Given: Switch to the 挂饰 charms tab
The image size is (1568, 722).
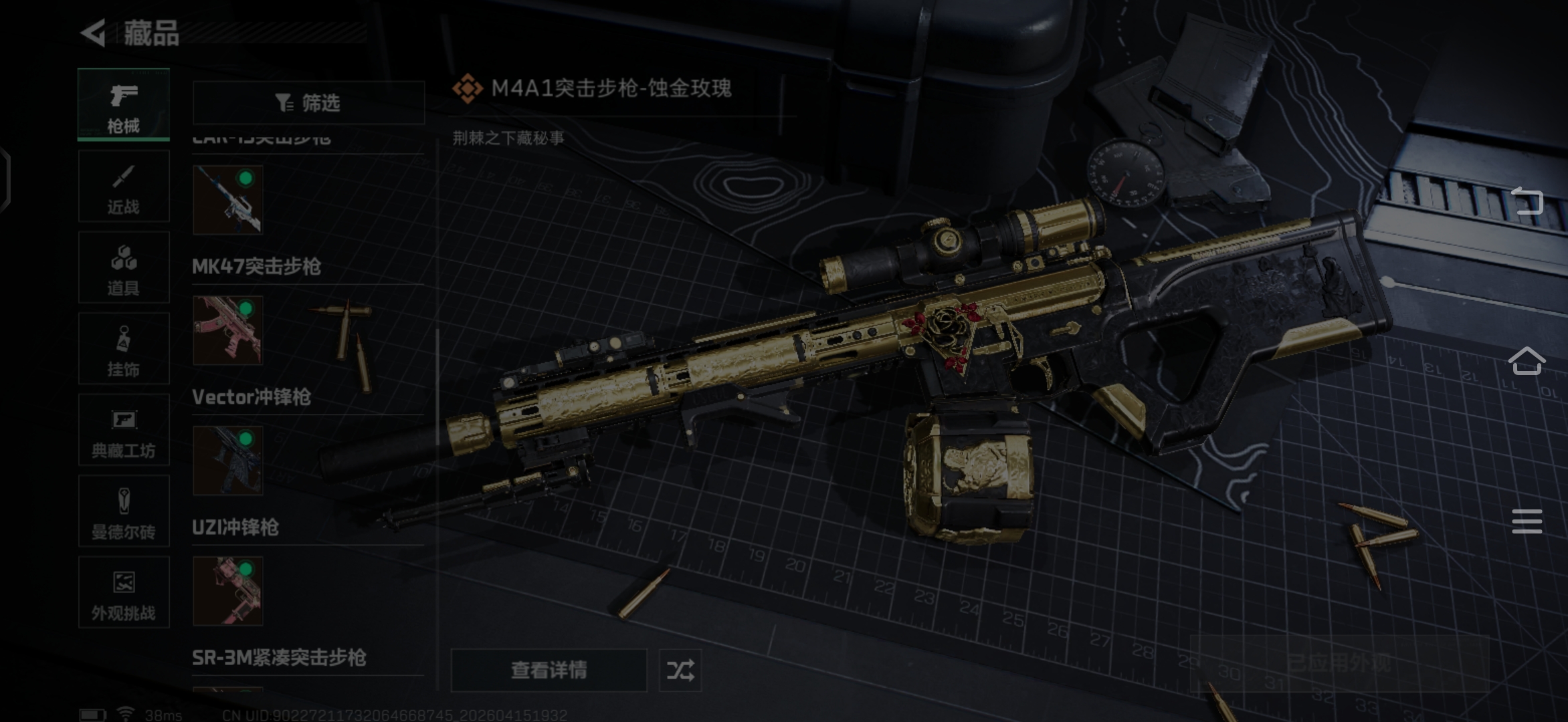Looking at the screenshot, I should 124,349.
